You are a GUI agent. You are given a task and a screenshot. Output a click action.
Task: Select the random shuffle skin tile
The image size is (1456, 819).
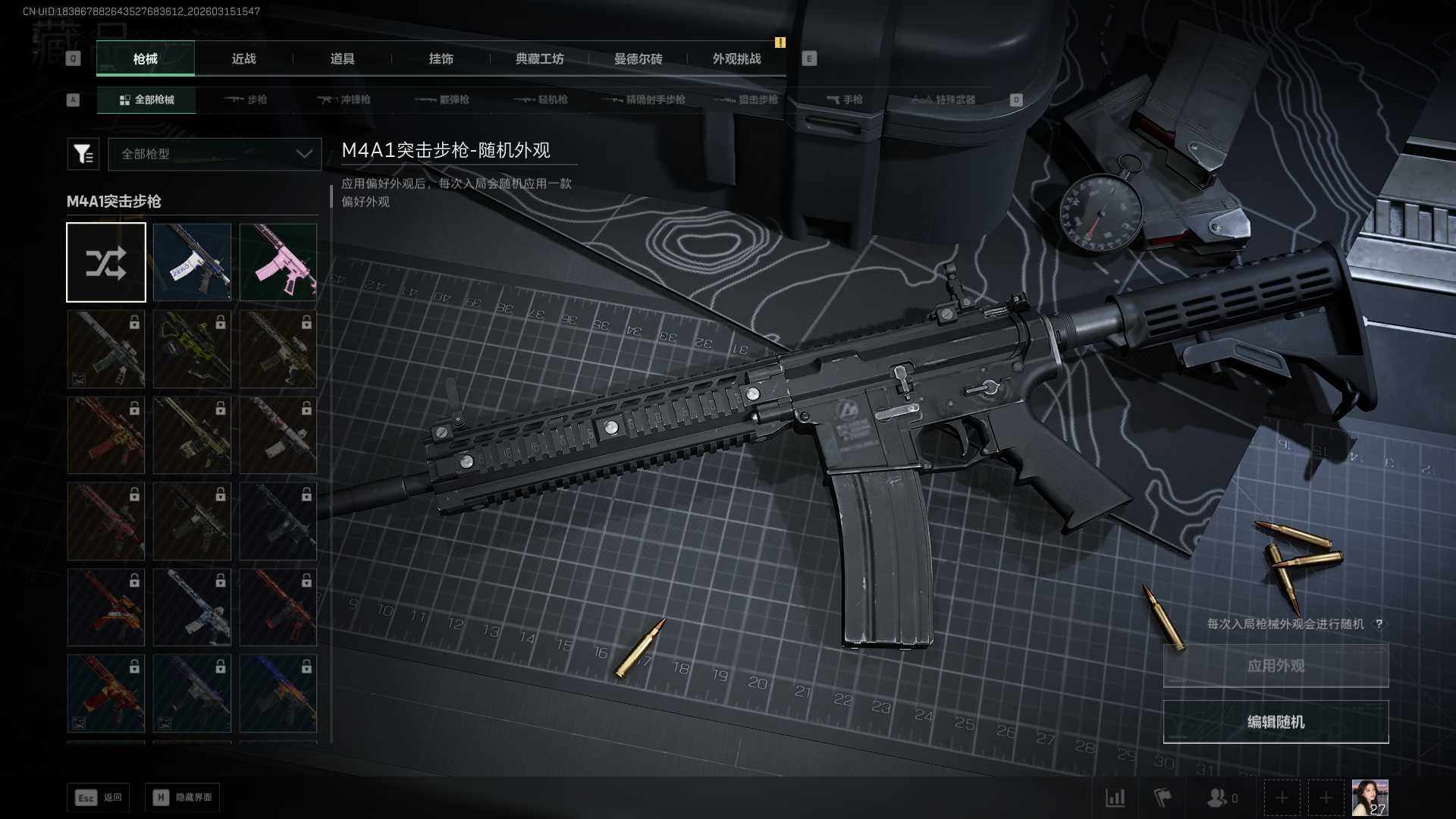click(x=106, y=262)
